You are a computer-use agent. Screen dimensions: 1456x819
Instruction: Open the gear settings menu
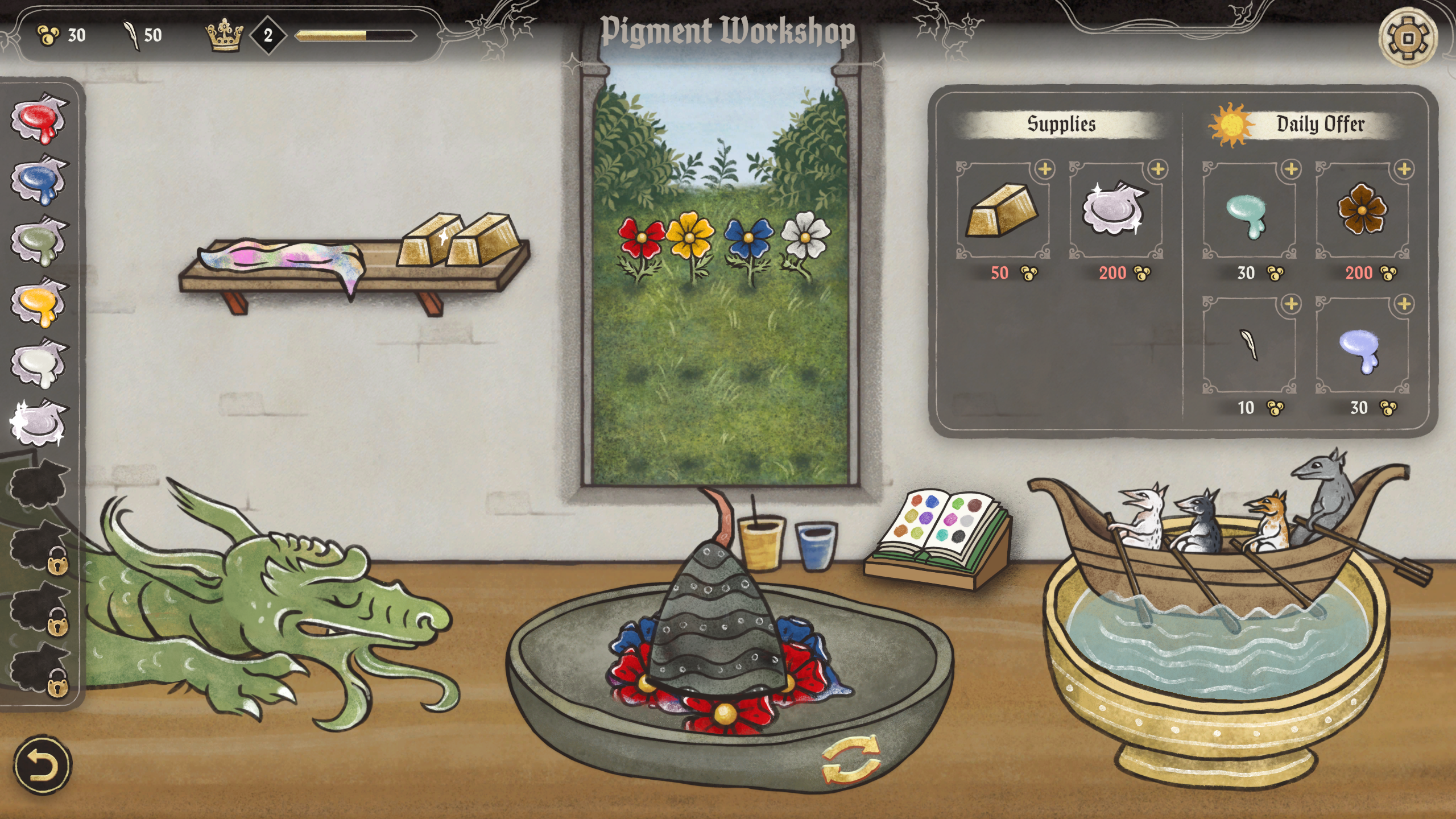1408,38
